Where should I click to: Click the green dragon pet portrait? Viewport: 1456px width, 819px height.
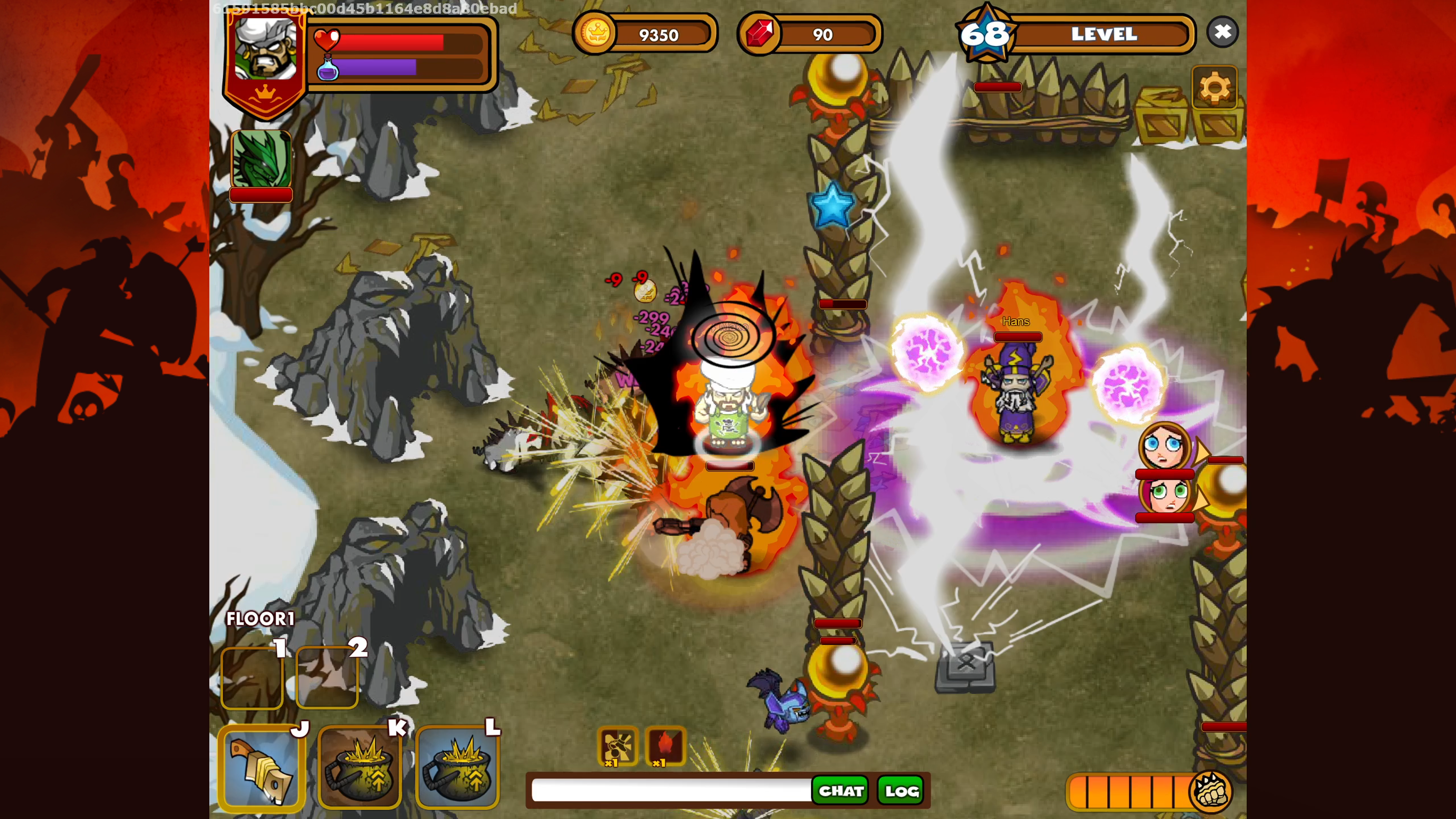click(261, 160)
